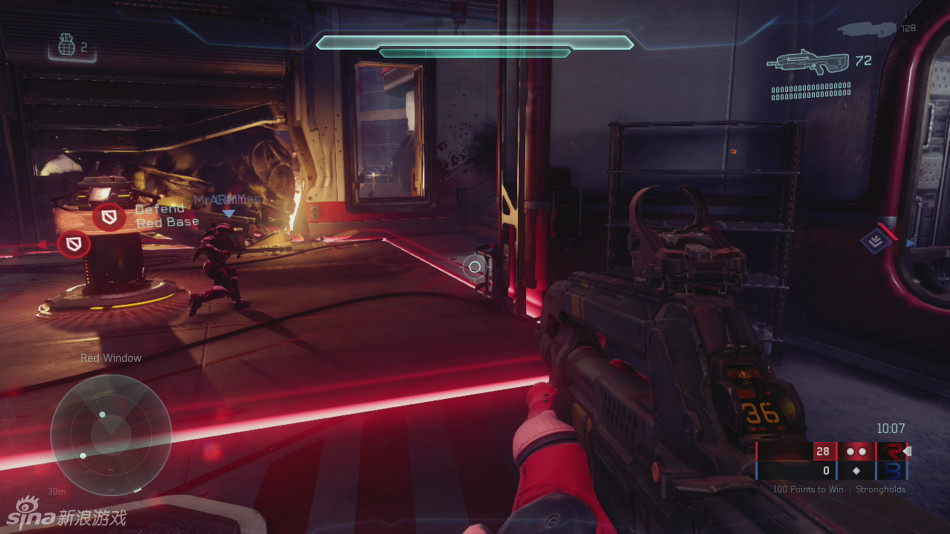The image size is (950, 534).
Task: Click the frag grenade icon
Action: tap(65, 46)
